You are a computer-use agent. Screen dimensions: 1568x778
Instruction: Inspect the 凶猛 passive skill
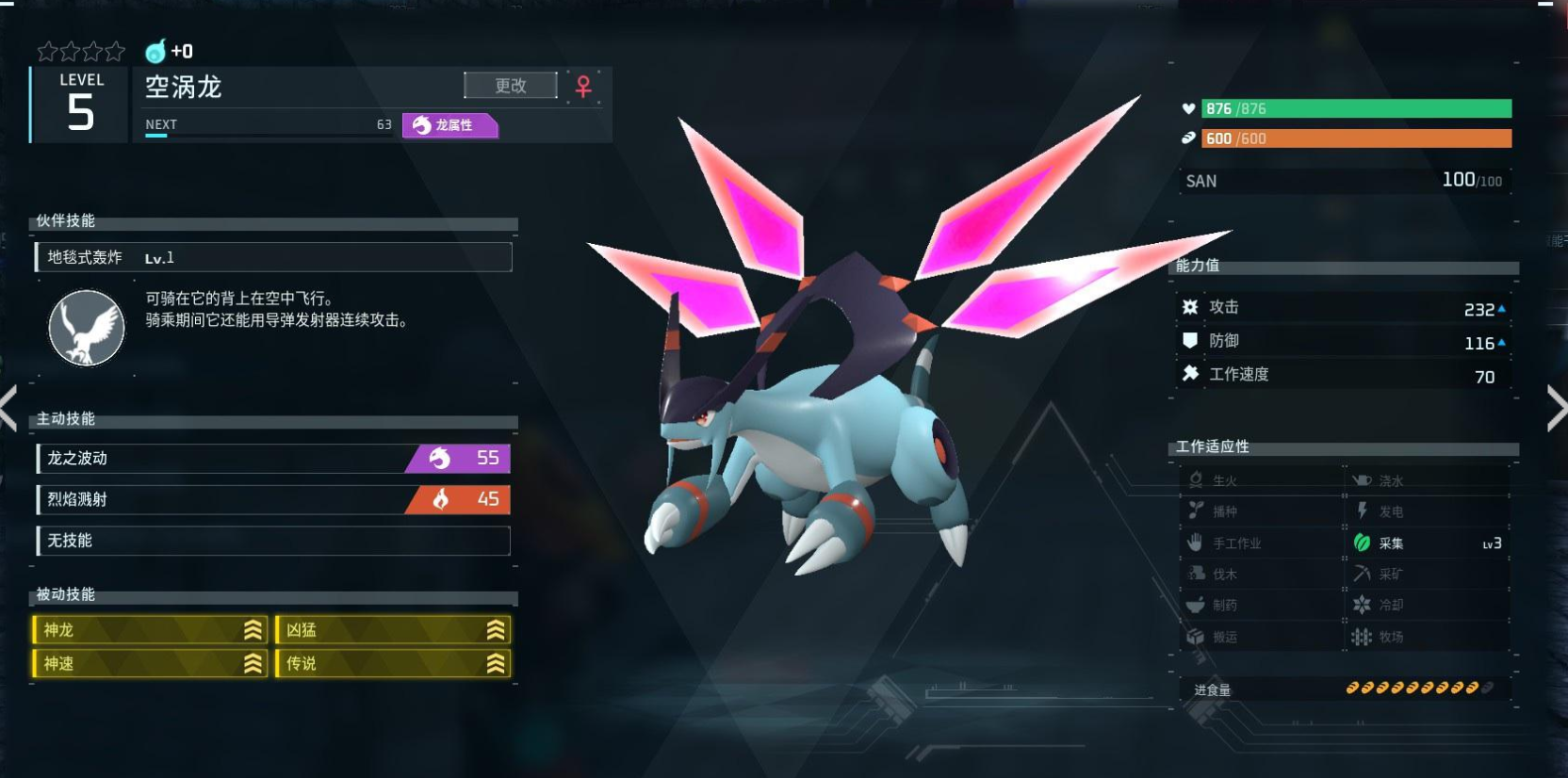(393, 630)
